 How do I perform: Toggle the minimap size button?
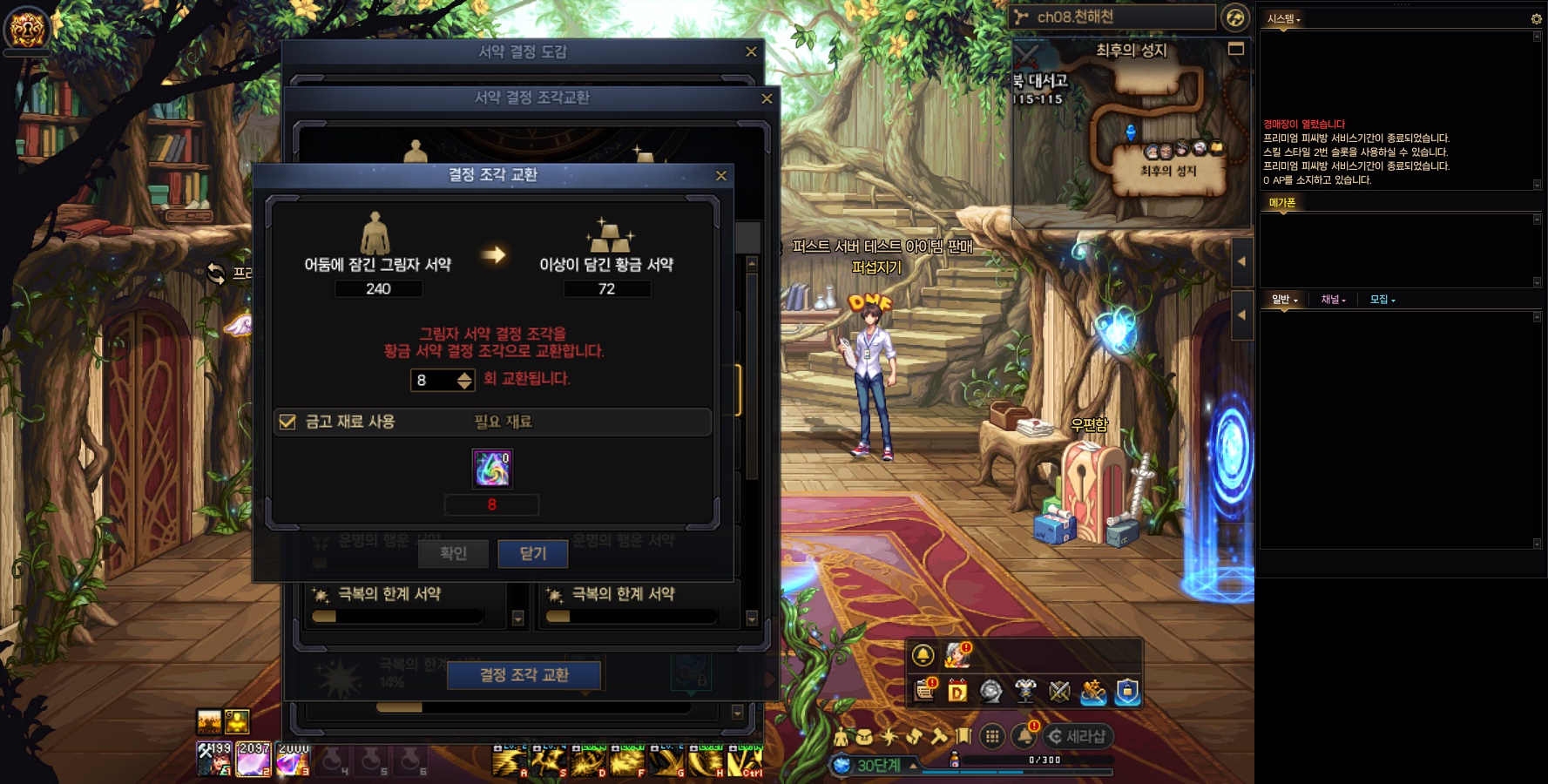[1235, 49]
